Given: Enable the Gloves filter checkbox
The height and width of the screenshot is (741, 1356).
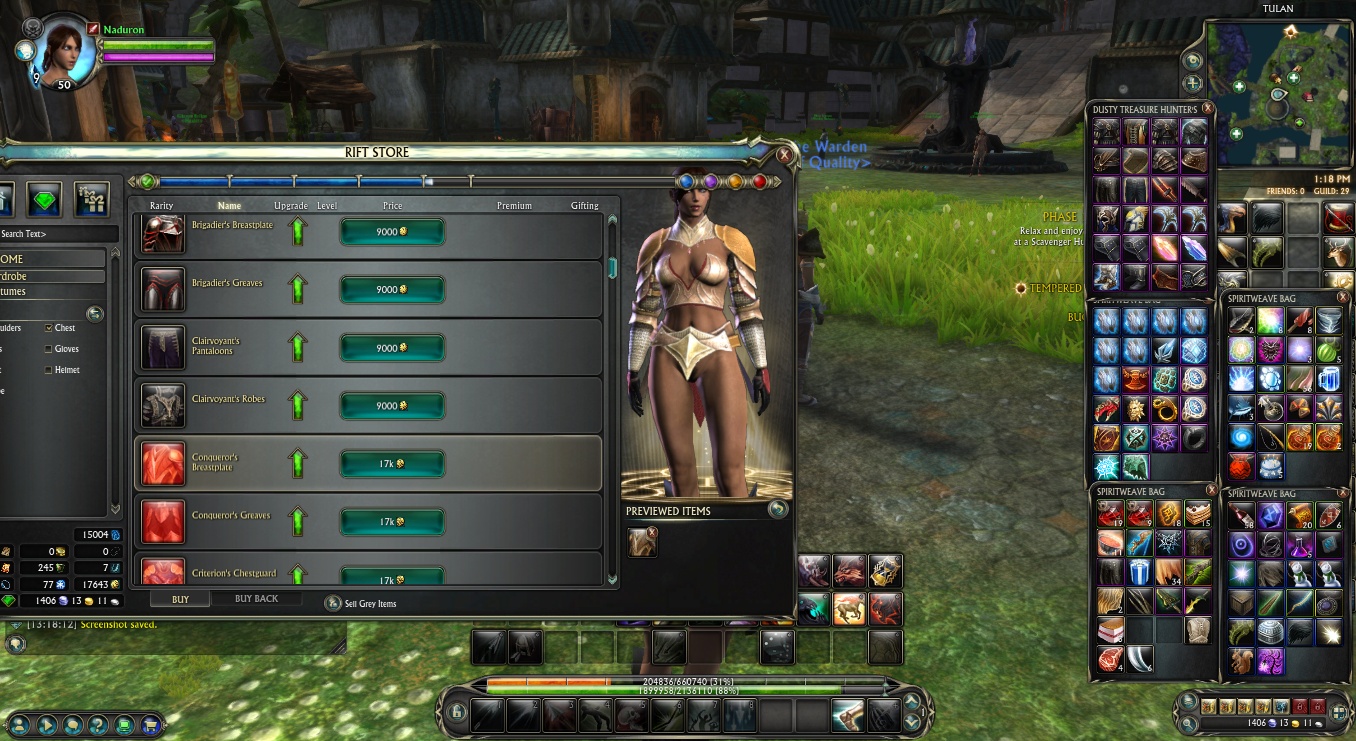Looking at the screenshot, I should click(49, 349).
